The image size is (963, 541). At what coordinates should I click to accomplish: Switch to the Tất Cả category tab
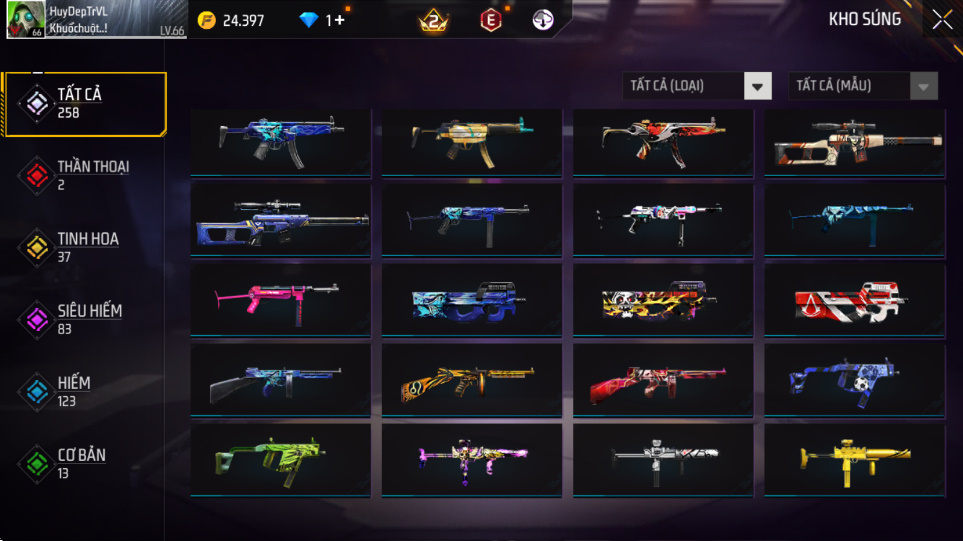[84, 103]
